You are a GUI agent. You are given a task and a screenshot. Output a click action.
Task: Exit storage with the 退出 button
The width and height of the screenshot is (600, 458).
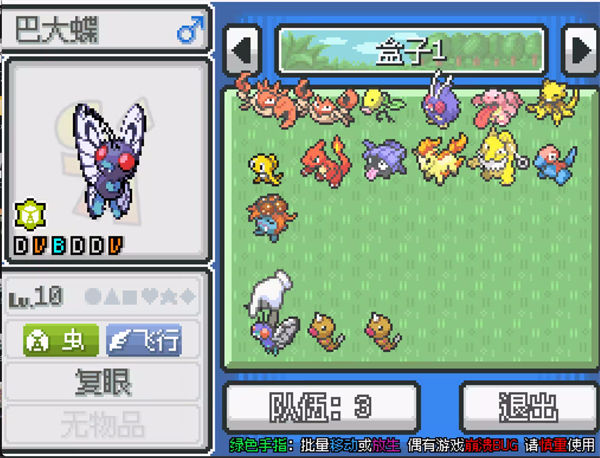tap(527, 405)
